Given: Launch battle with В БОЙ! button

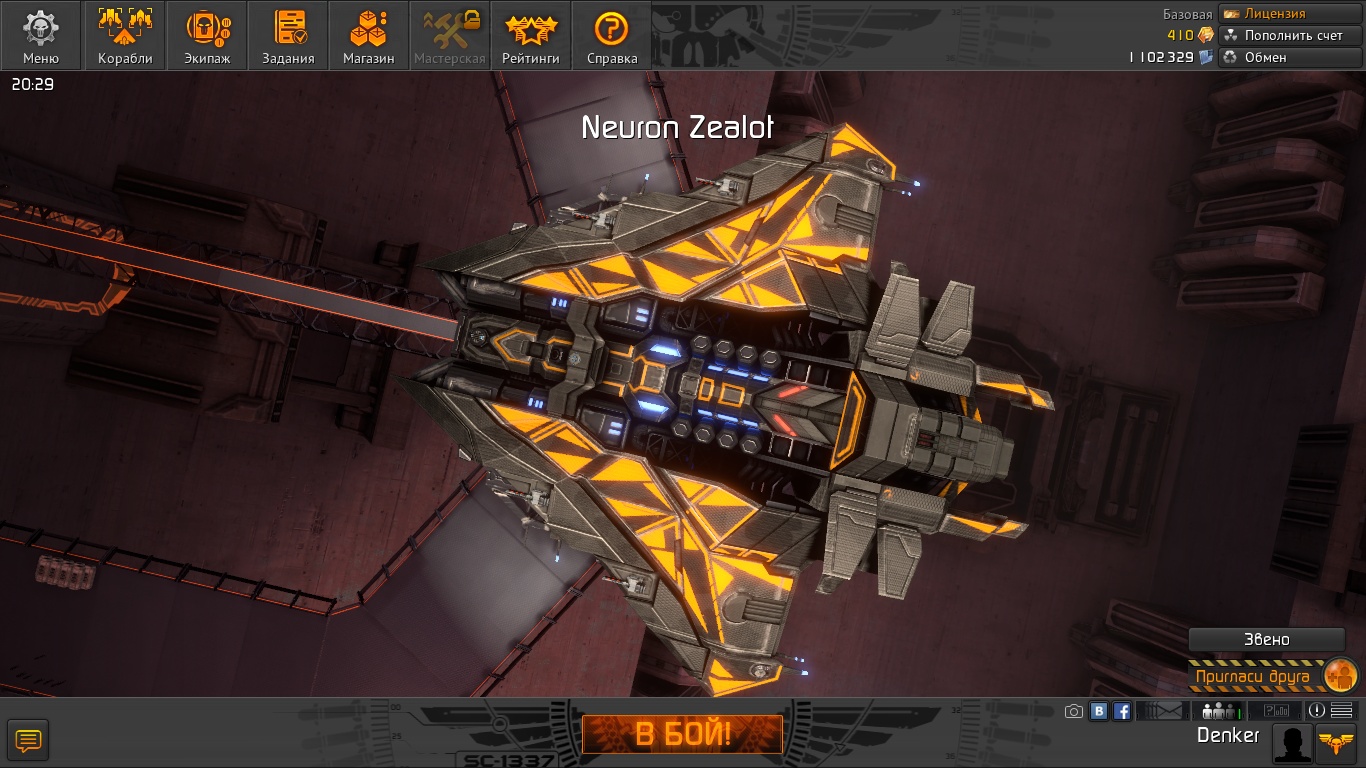Looking at the screenshot, I should point(683,735).
